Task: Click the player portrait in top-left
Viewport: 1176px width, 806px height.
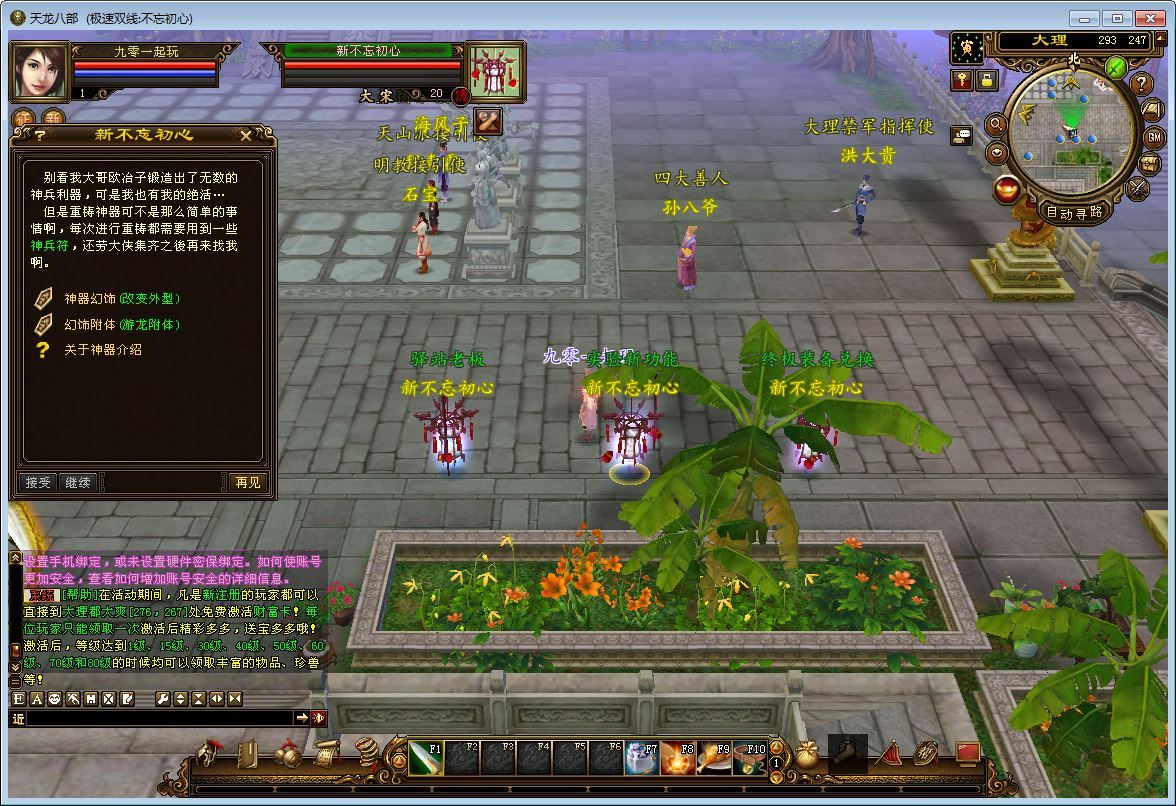Action: pos(40,72)
